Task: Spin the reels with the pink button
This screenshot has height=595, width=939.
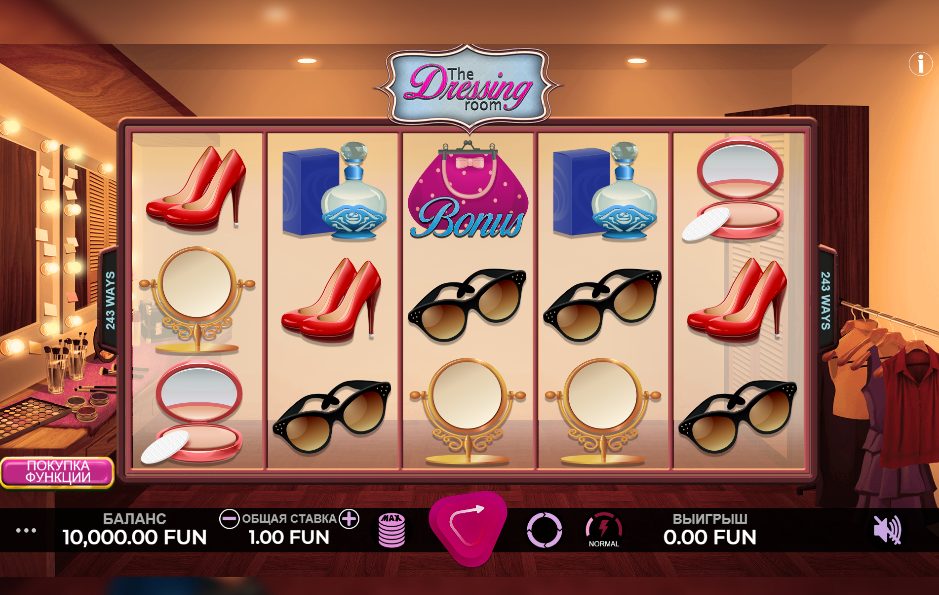Action: coord(468,527)
